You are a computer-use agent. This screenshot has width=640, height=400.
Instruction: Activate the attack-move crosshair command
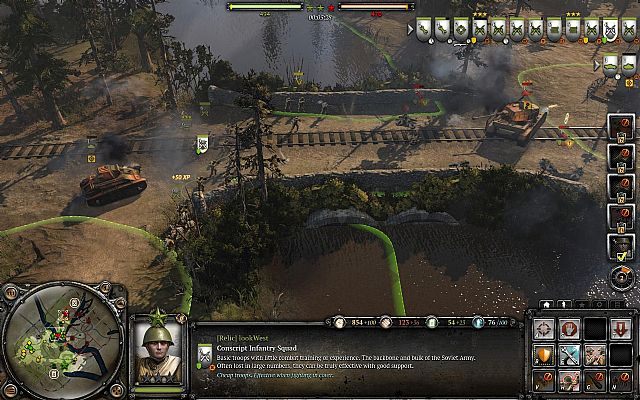pyautogui.click(x=544, y=329)
